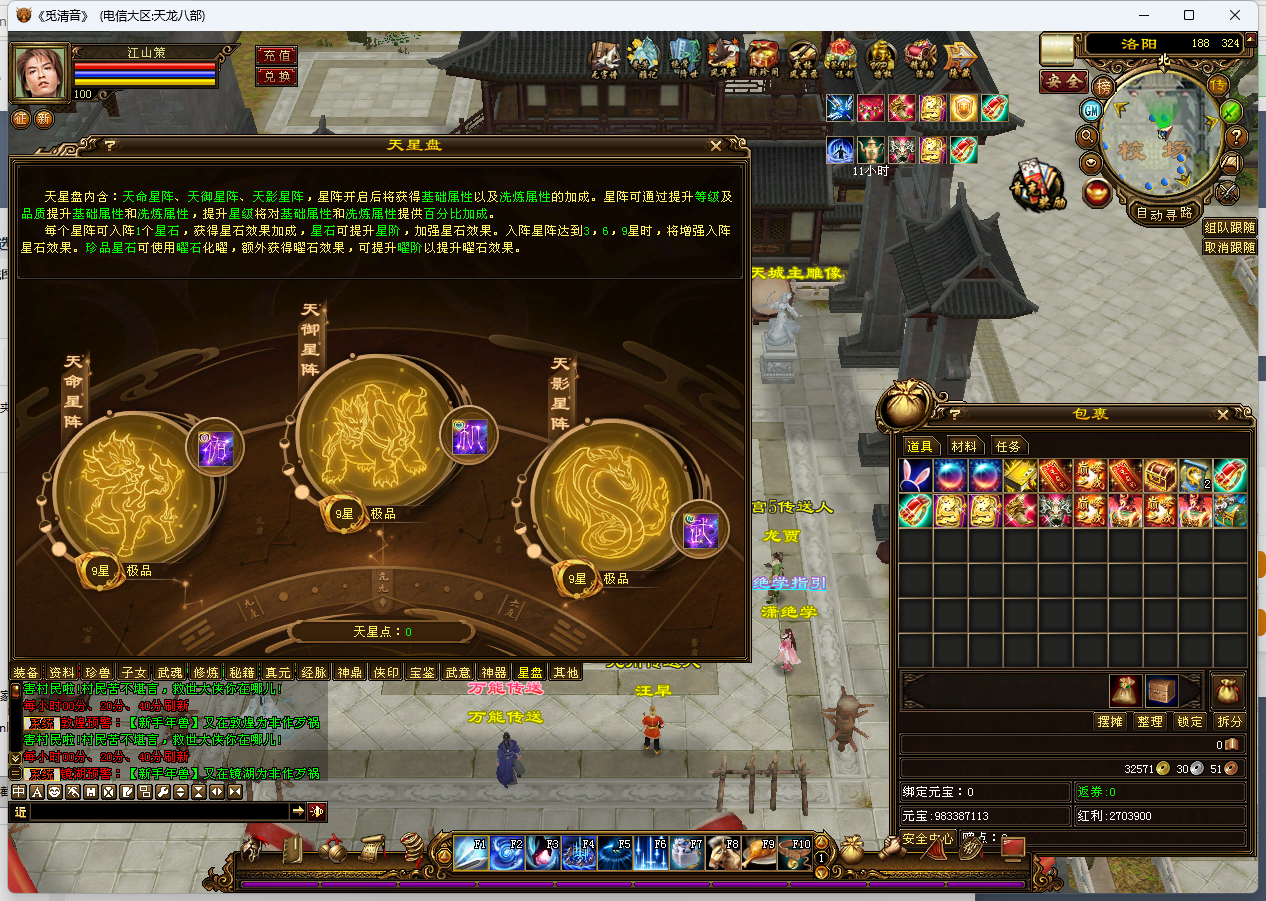Open the 任务 bag tab

pos(1008,446)
